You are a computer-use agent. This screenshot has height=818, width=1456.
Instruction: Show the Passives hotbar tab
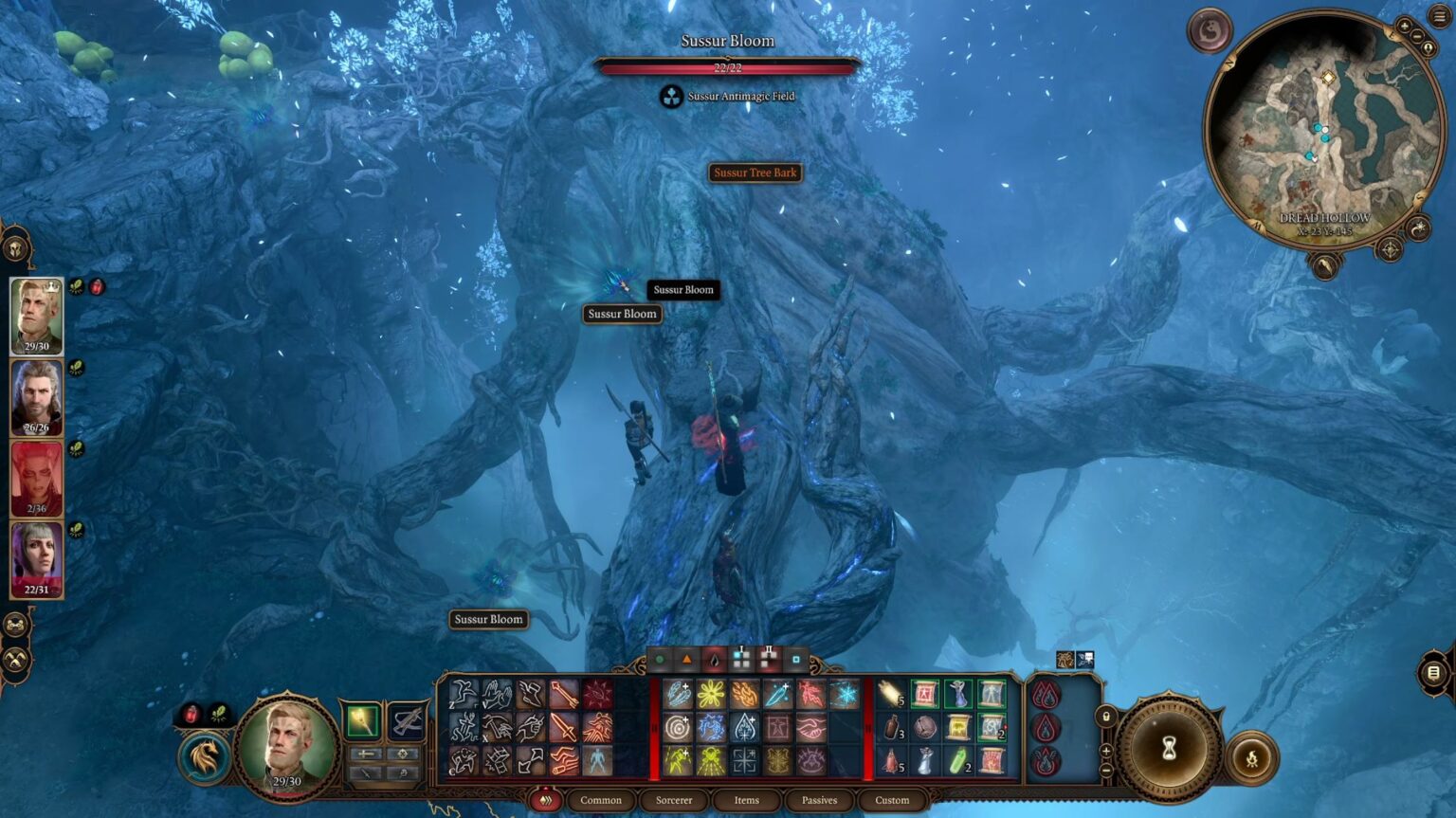(x=819, y=800)
